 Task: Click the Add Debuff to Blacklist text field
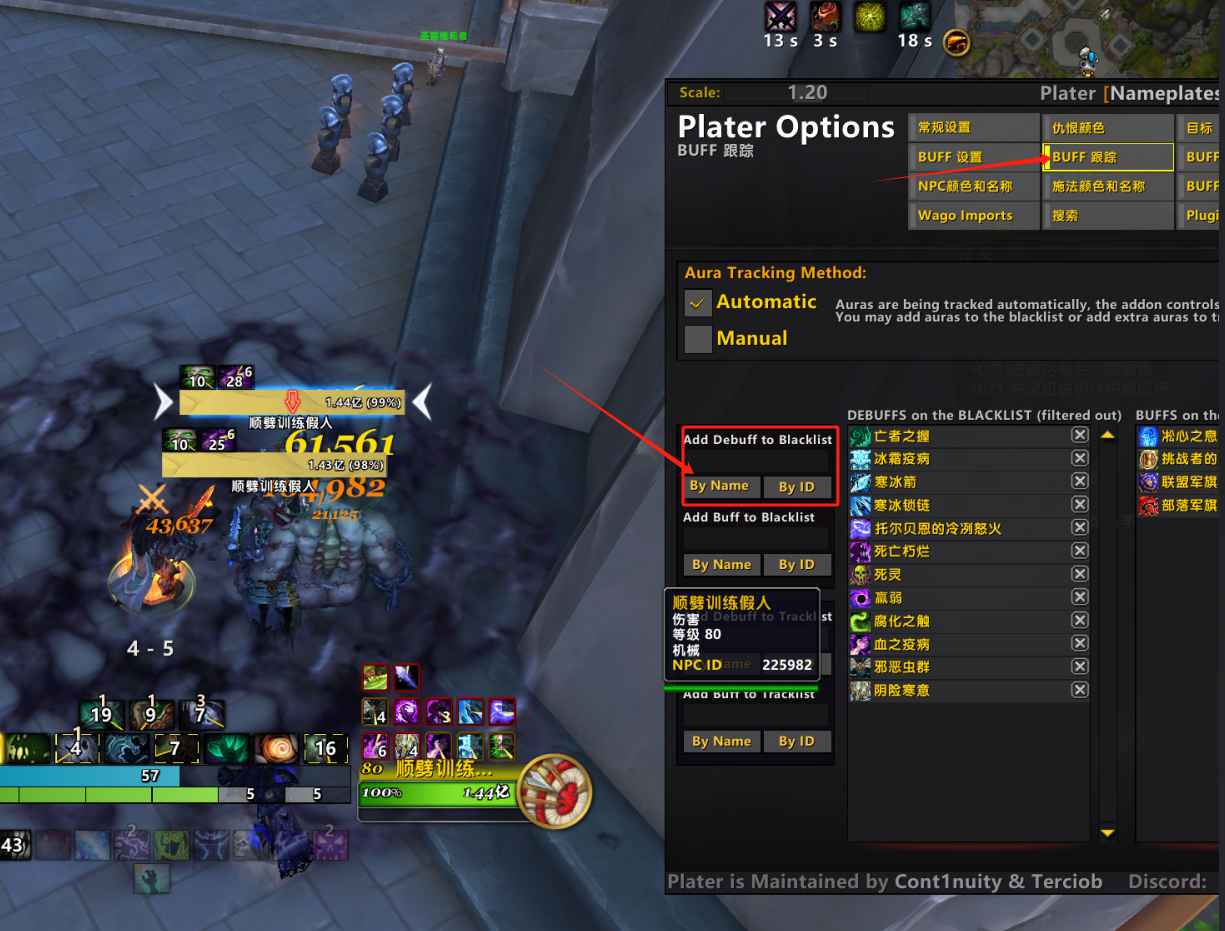pos(757,462)
